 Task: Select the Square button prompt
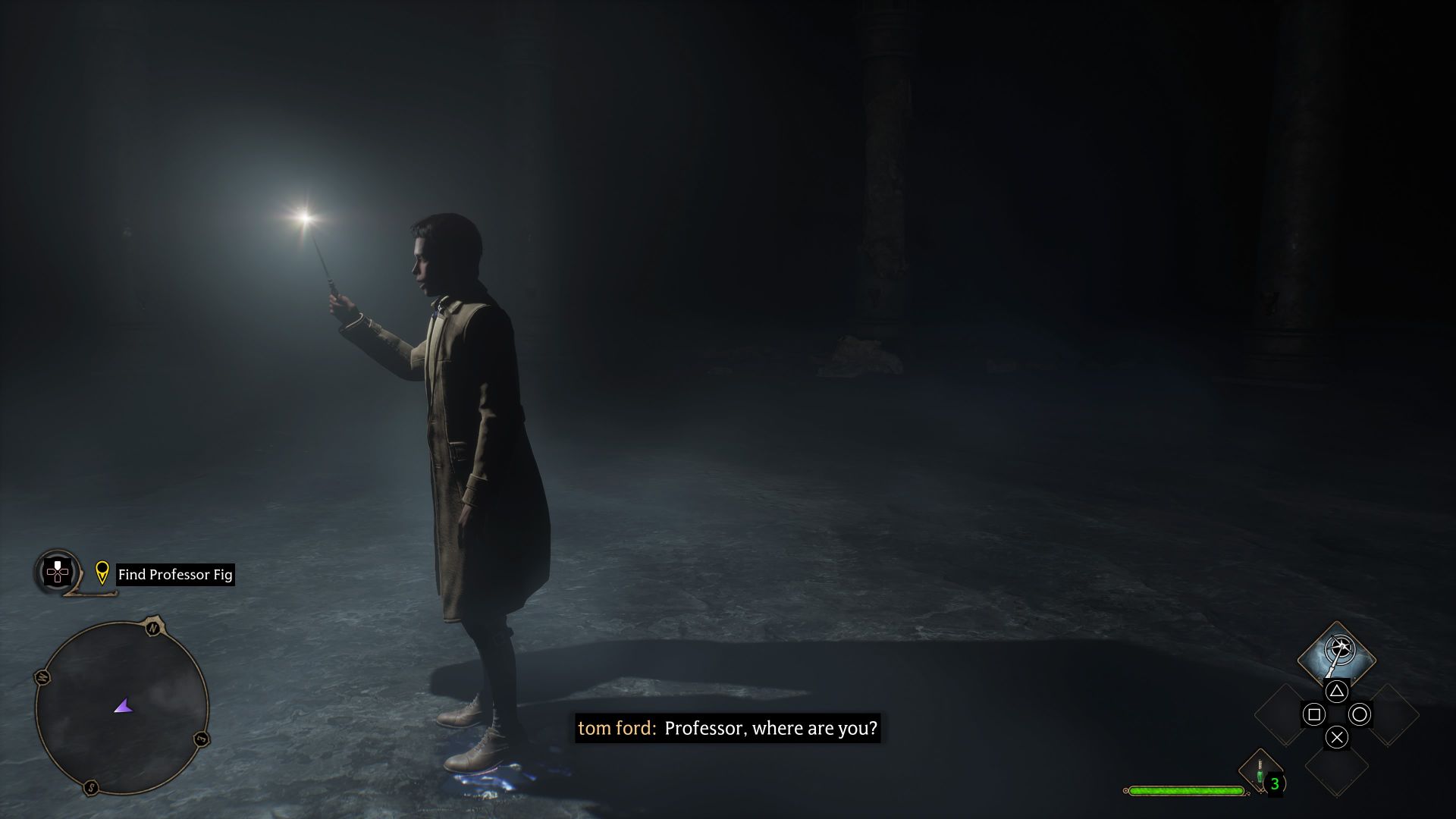(1315, 714)
